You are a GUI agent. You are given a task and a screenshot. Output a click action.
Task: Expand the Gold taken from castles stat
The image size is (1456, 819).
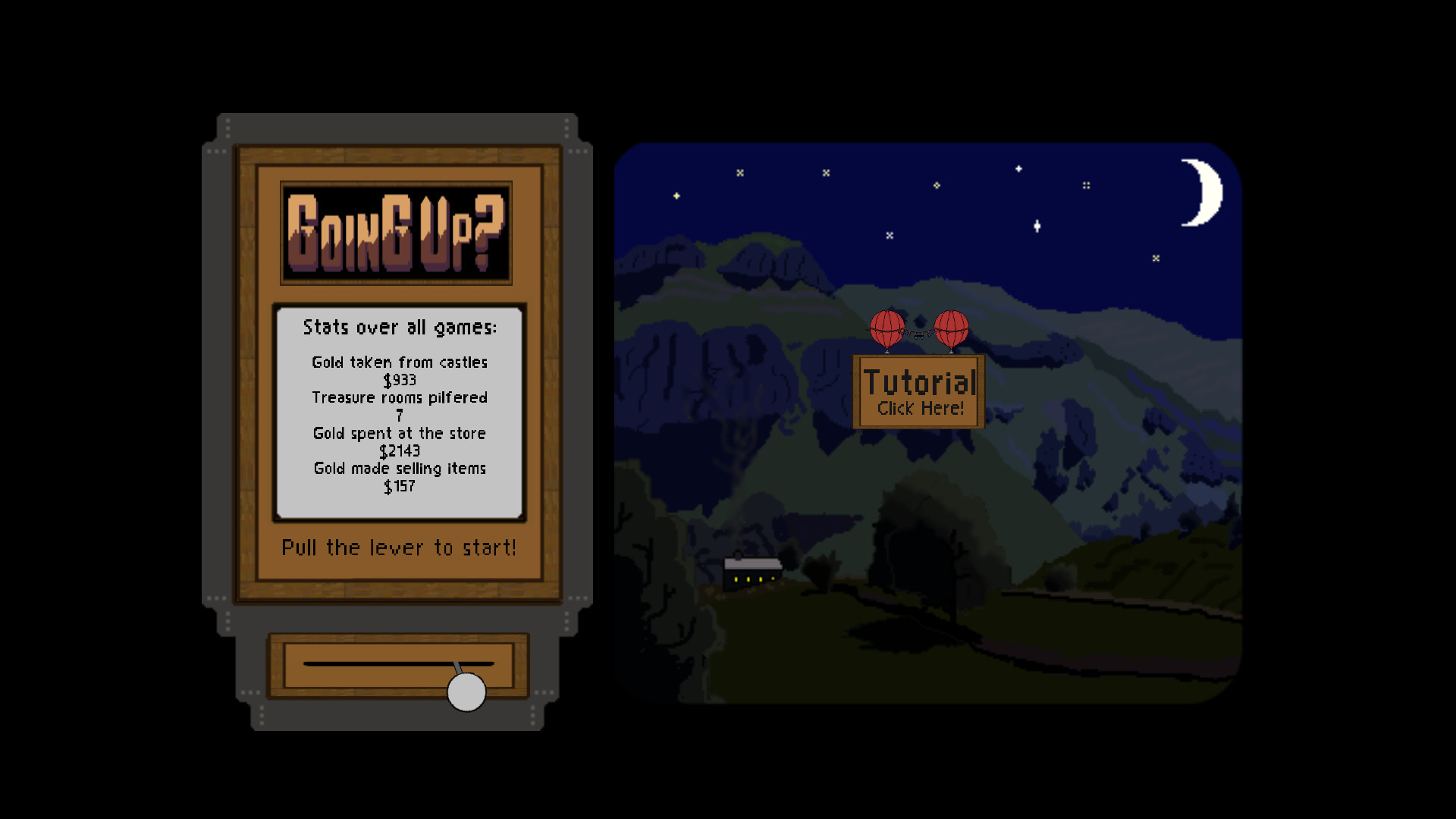399,362
